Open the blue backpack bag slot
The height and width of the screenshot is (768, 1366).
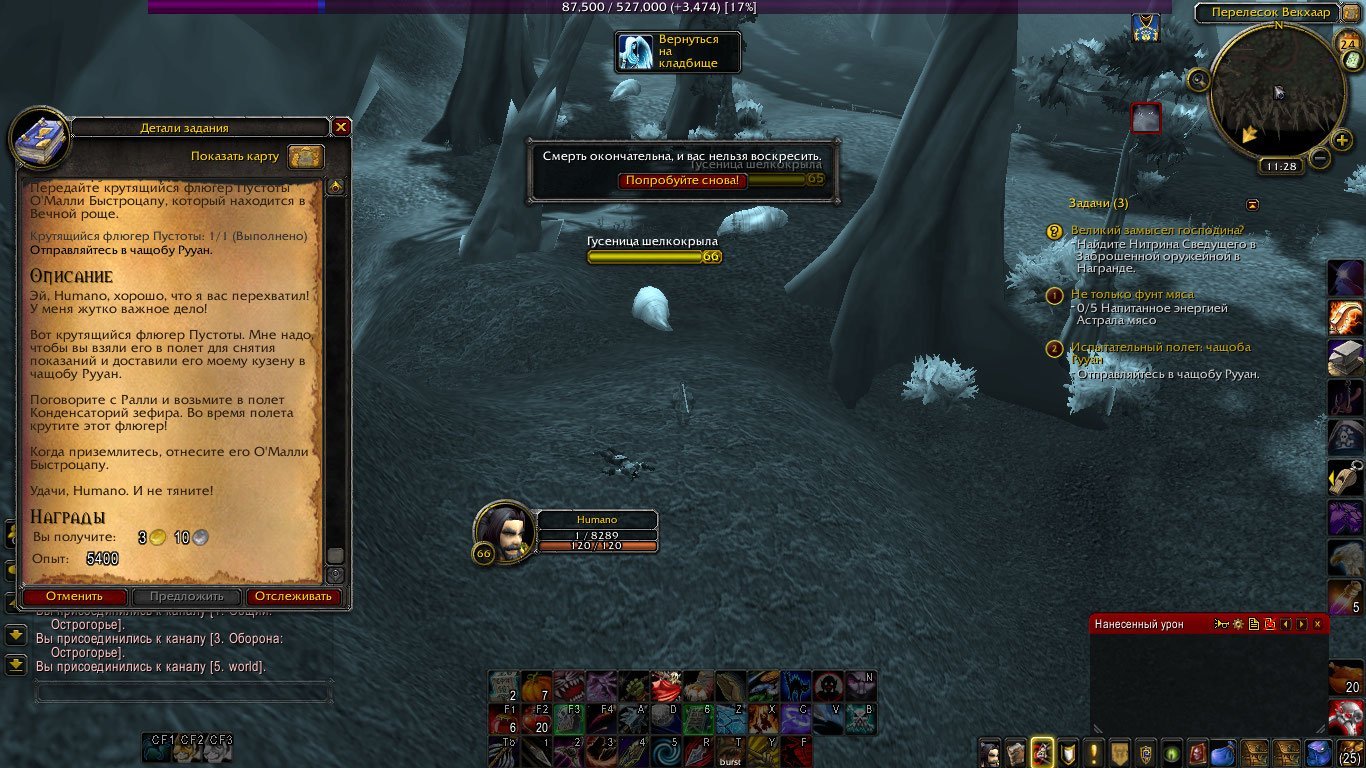tap(1317, 752)
